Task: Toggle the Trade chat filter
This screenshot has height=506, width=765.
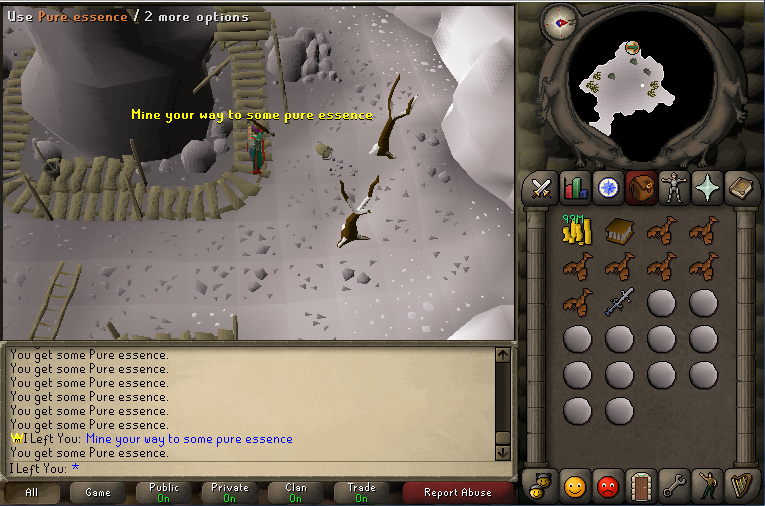Action: coord(362,492)
